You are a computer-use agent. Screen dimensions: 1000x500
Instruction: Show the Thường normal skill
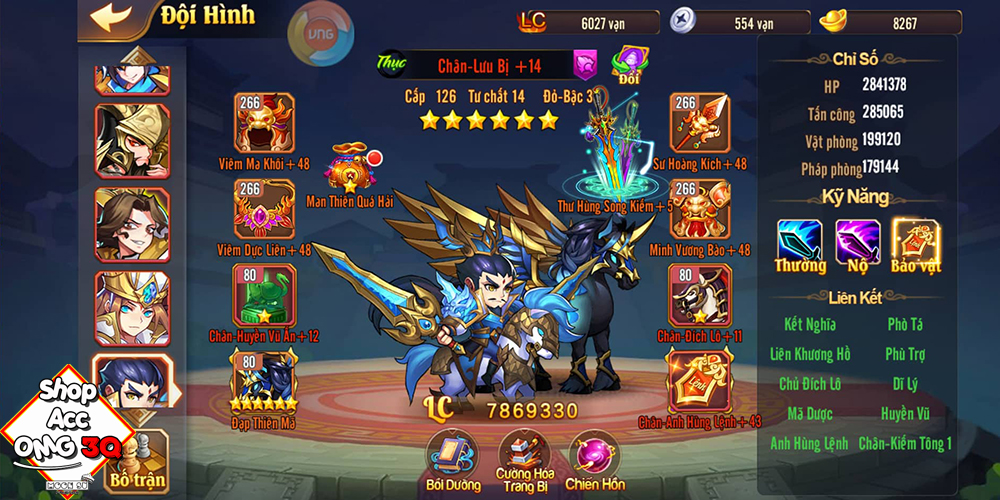[x=800, y=243]
